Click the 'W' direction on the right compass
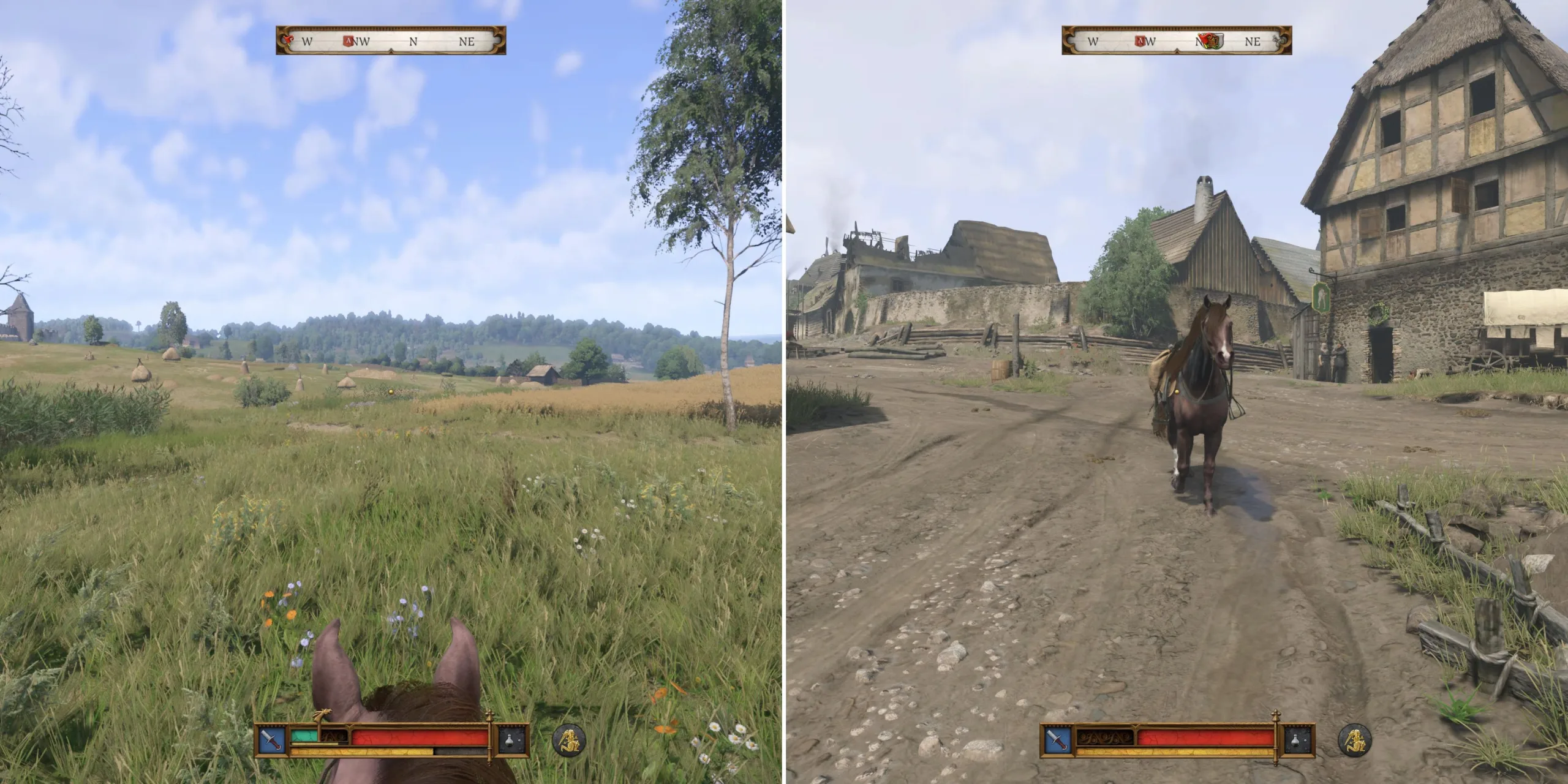This screenshot has height=784, width=1568. 1093,42
